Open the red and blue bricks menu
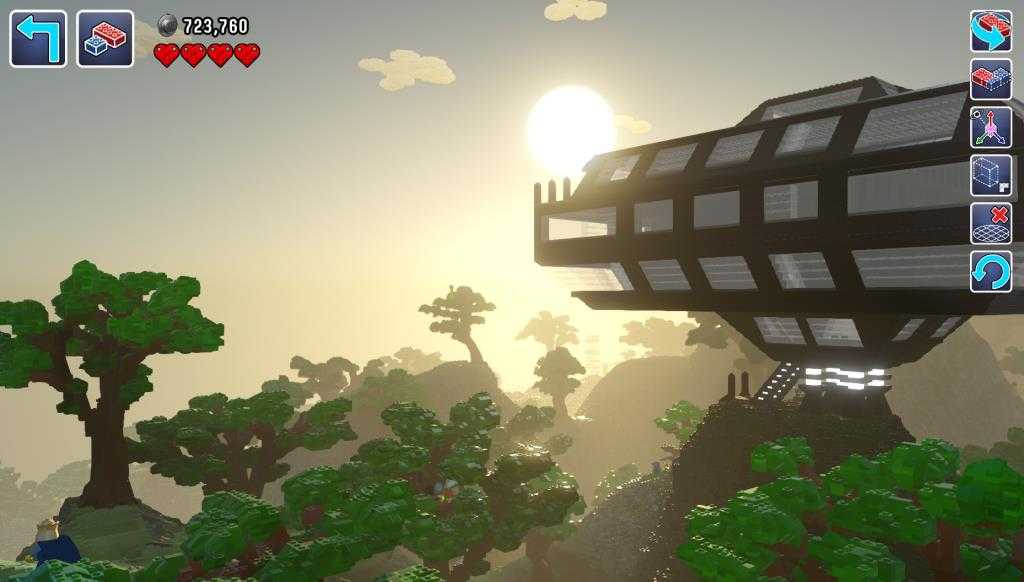 pyautogui.click(x=105, y=39)
